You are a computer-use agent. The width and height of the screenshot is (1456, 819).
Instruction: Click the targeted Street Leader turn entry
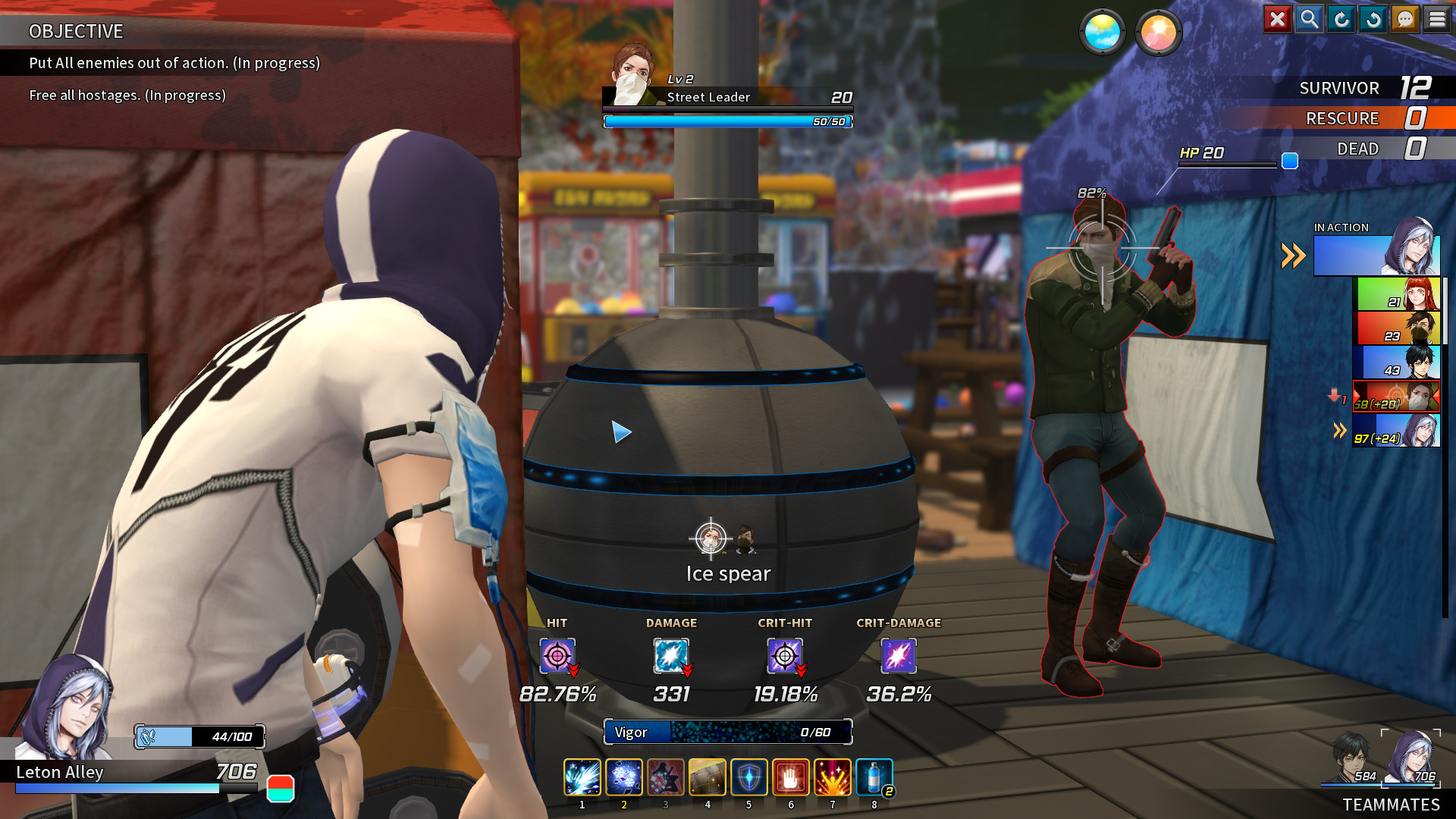tap(1396, 397)
